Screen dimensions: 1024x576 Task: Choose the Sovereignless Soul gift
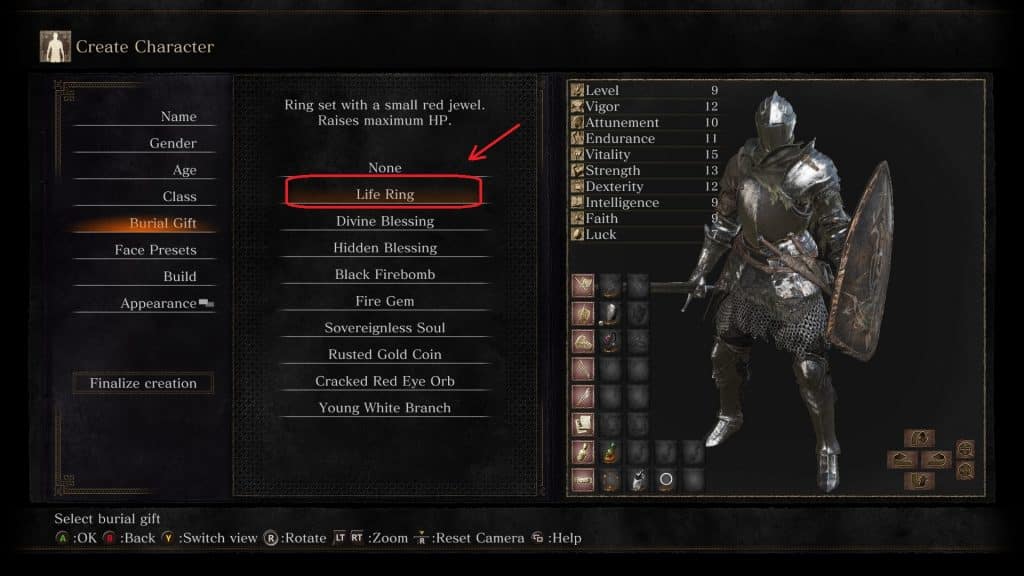click(x=385, y=328)
